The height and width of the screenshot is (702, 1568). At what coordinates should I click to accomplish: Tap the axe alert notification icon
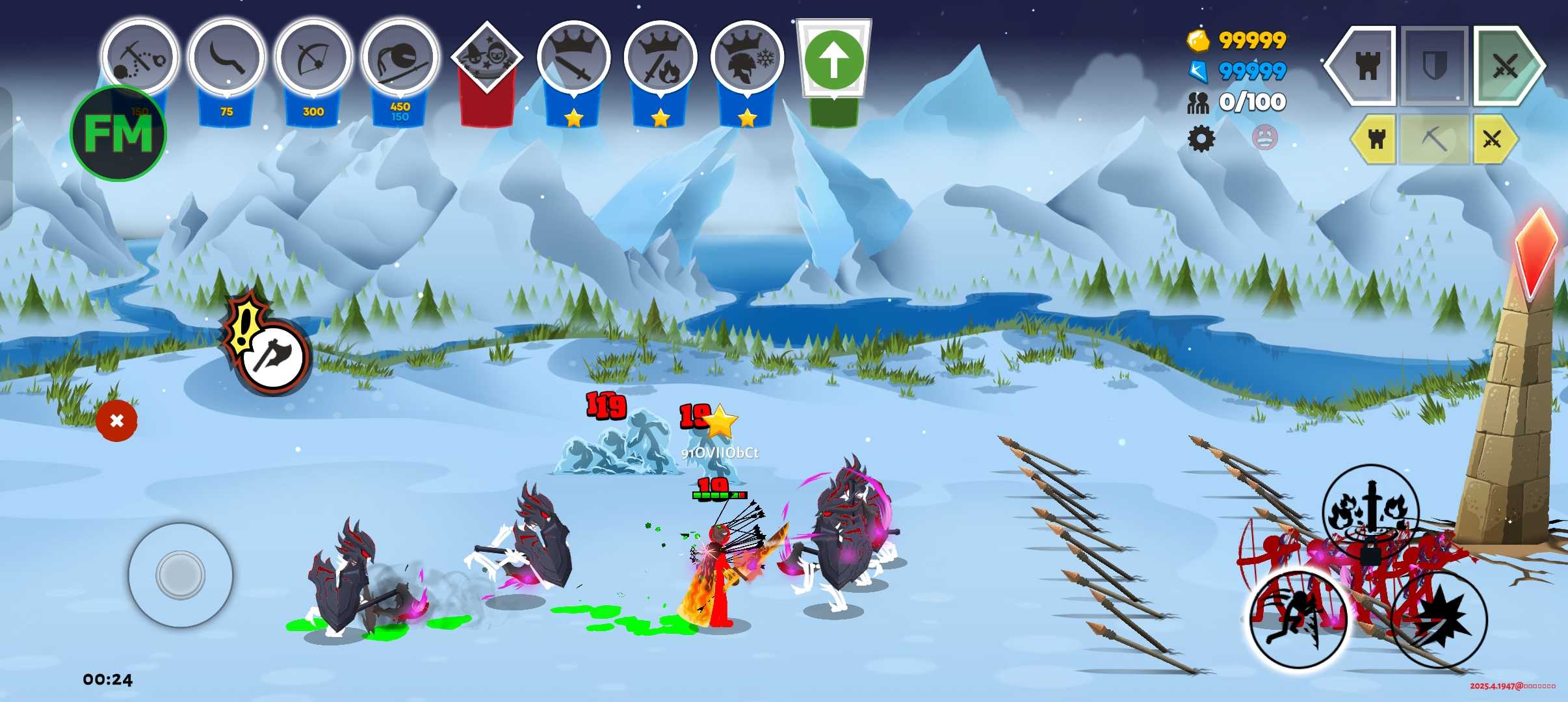pos(272,354)
